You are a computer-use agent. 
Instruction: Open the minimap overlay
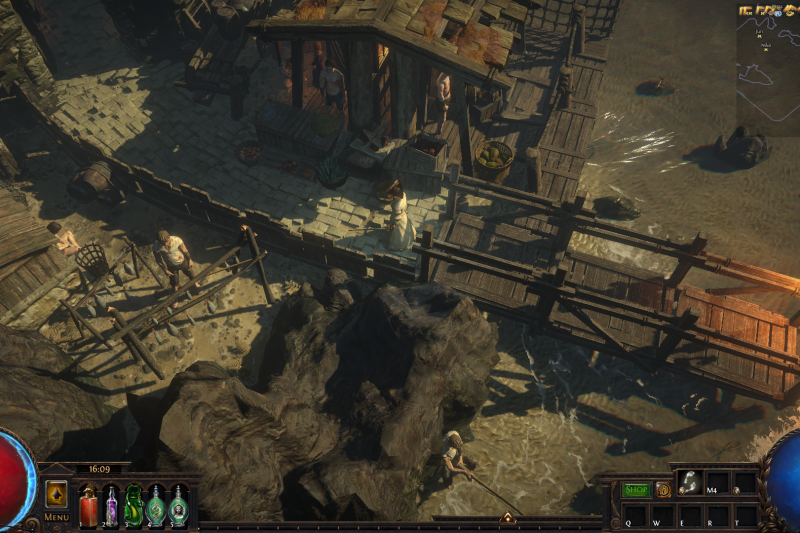tap(768, 72)
